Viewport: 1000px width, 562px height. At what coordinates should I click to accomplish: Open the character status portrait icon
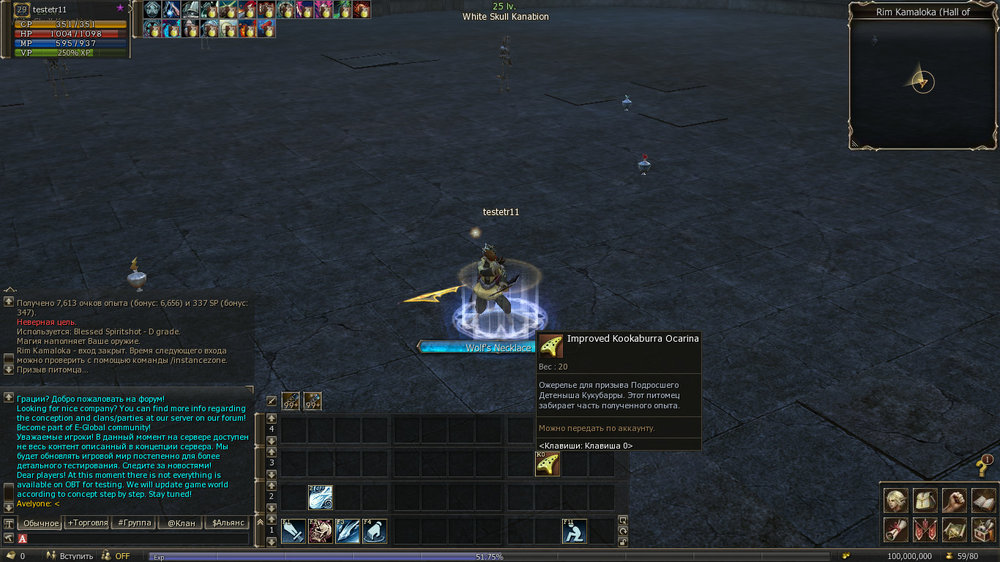[896, 500]
